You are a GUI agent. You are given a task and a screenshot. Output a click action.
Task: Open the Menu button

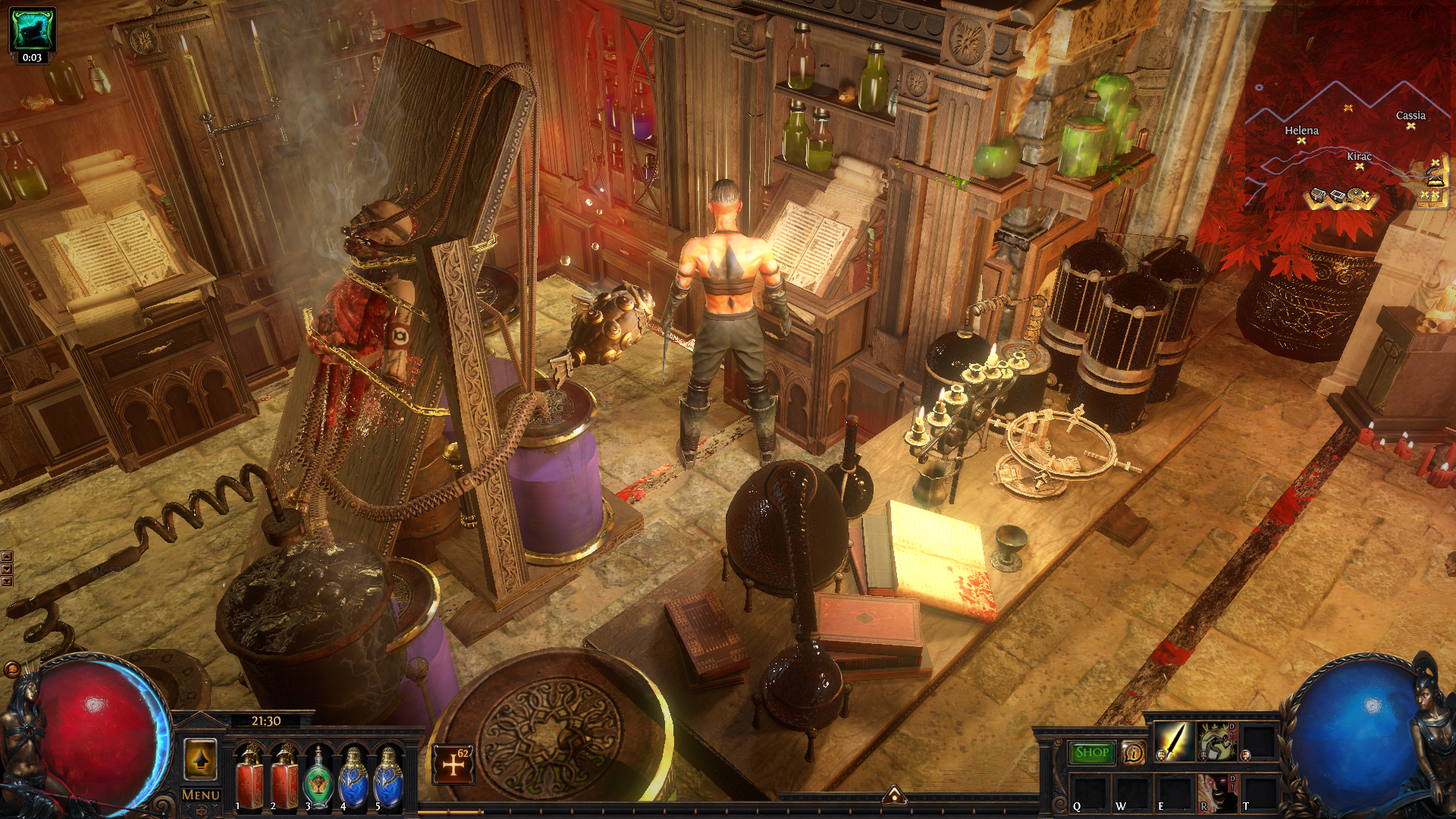click(200, 795)
